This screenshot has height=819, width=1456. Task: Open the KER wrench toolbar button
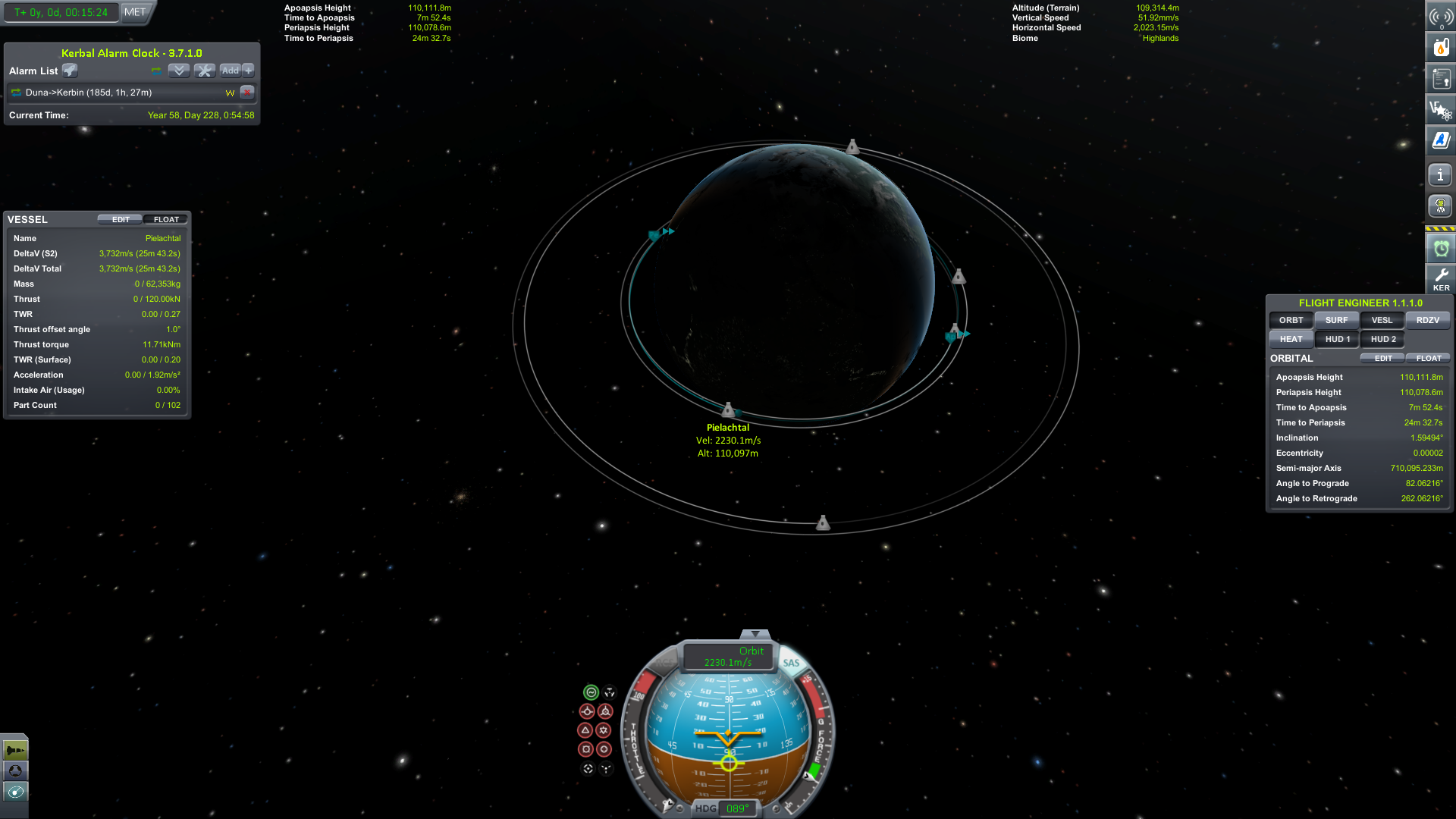point(1441,278)
